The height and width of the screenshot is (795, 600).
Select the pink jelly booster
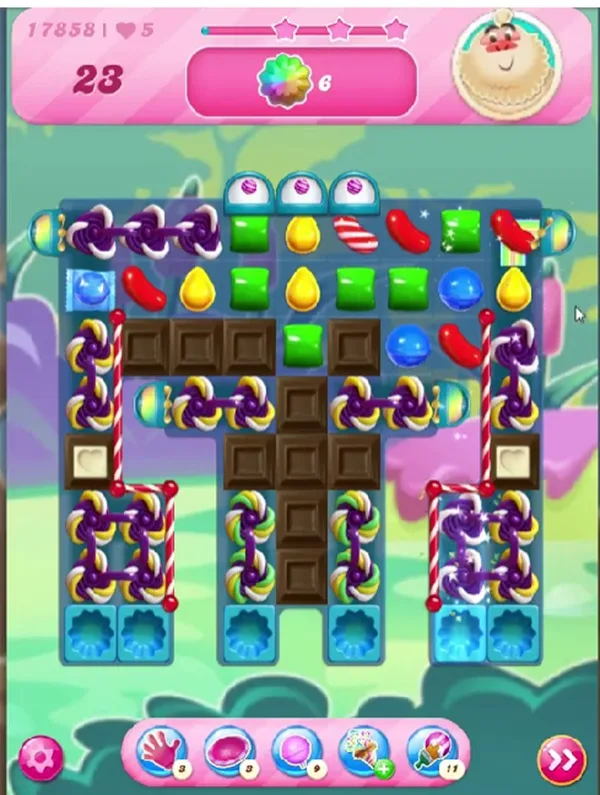pos(228,750)
